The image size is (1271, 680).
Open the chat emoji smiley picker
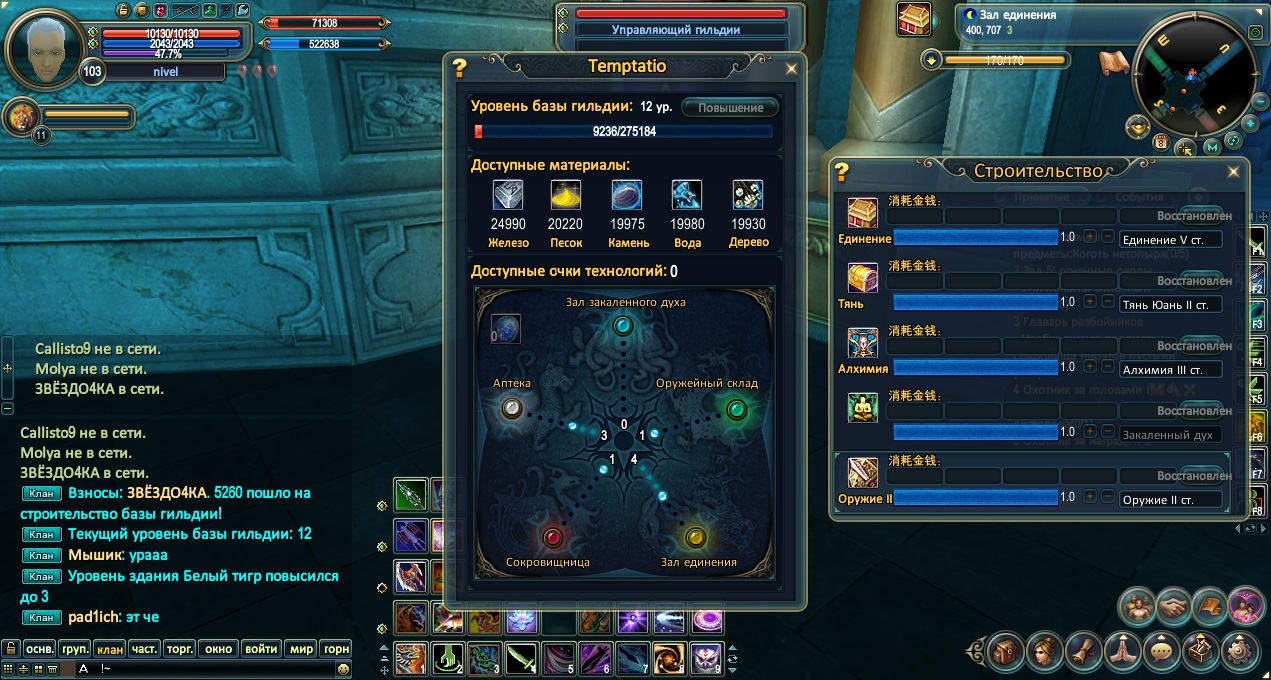tap(343, 667)
